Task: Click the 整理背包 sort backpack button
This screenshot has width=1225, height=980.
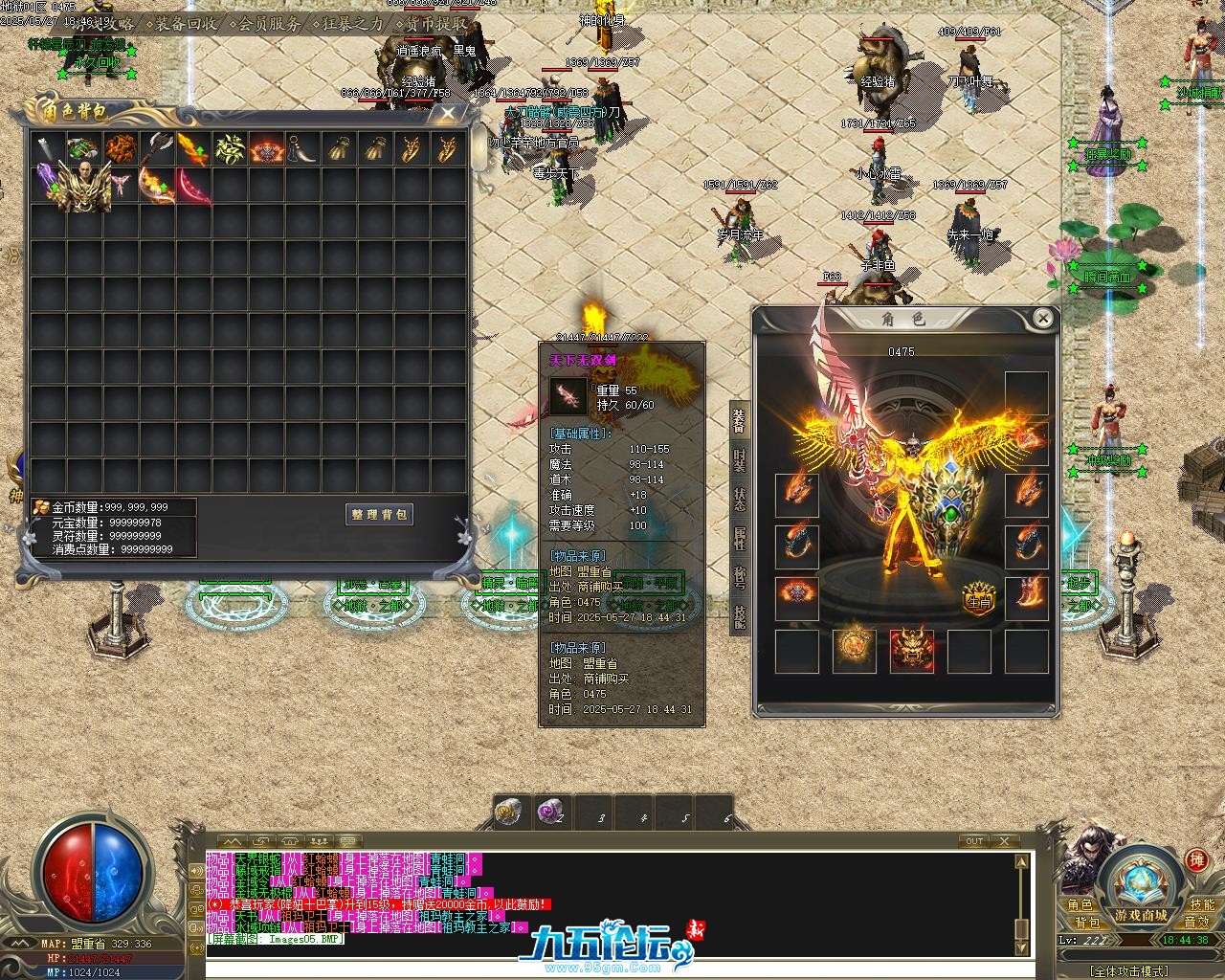Action: 380,514
